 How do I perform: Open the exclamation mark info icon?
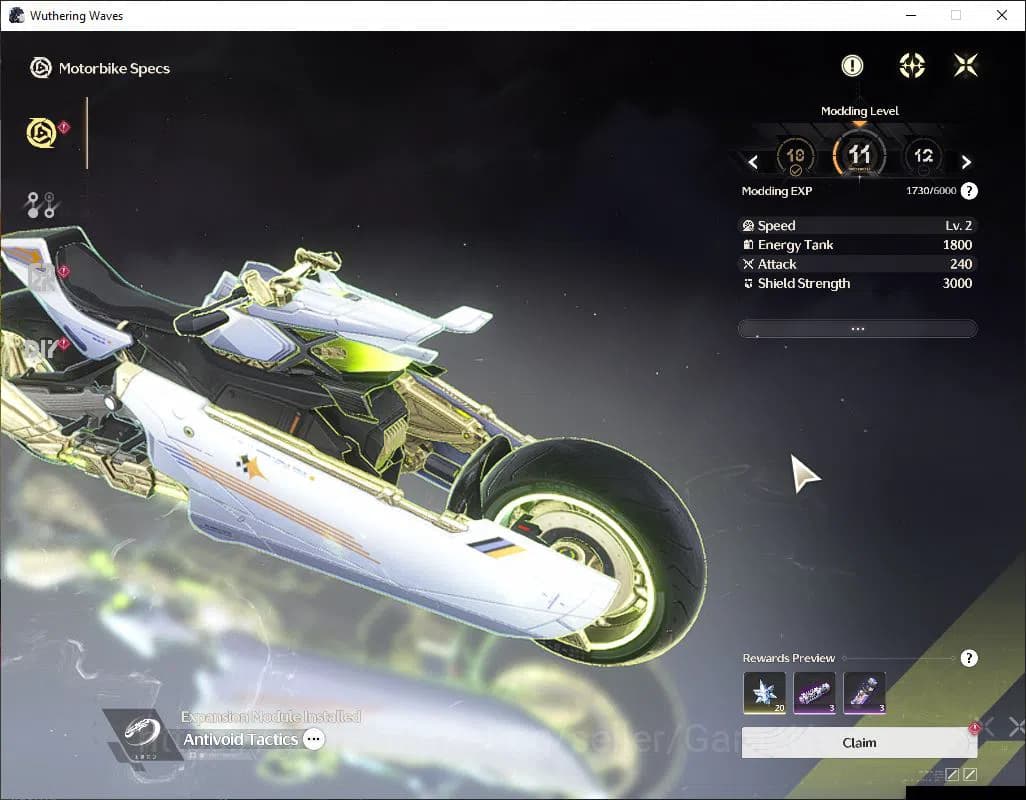tap(852, 66)
